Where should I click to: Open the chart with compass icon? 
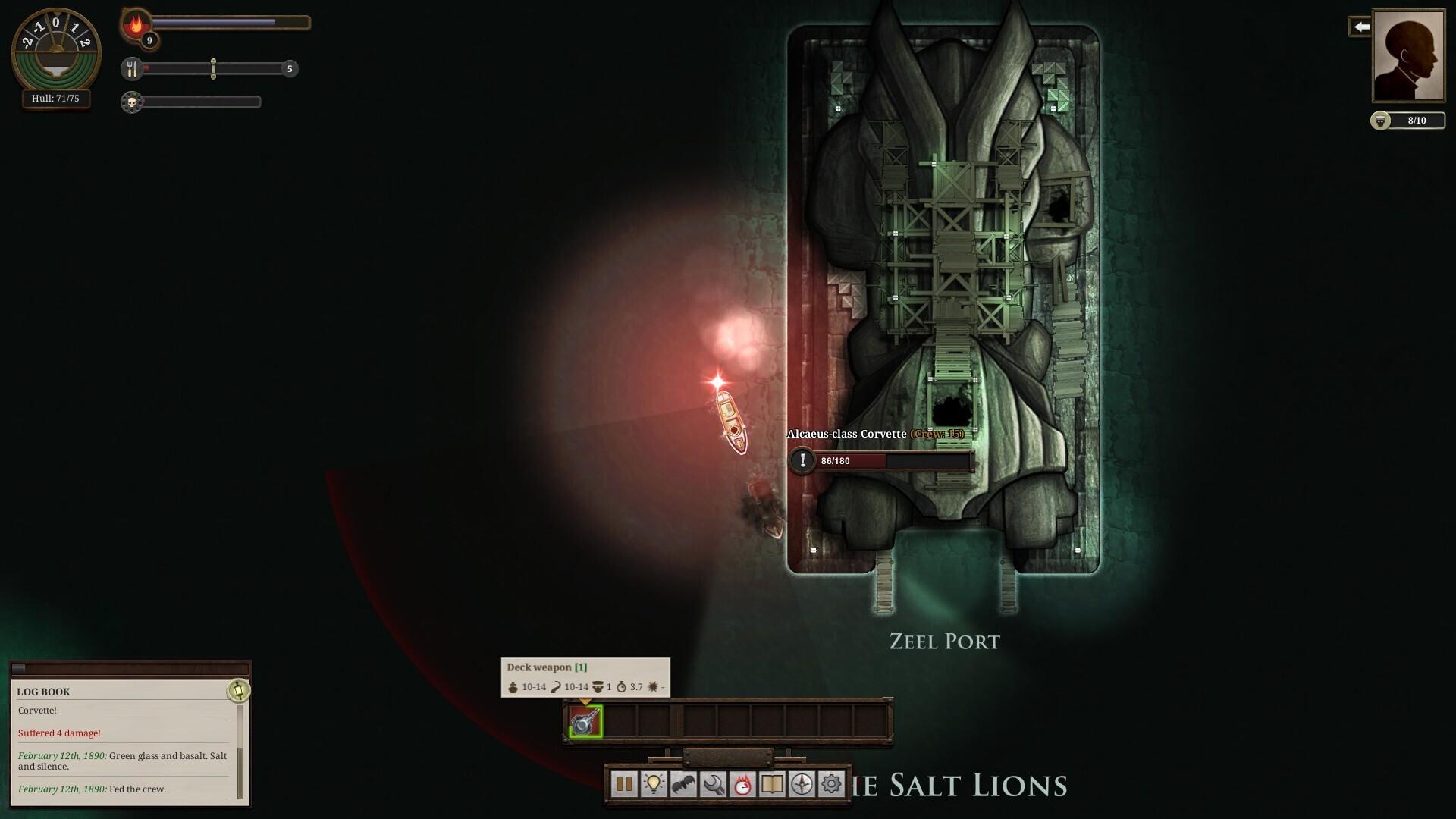pos(802,784)
